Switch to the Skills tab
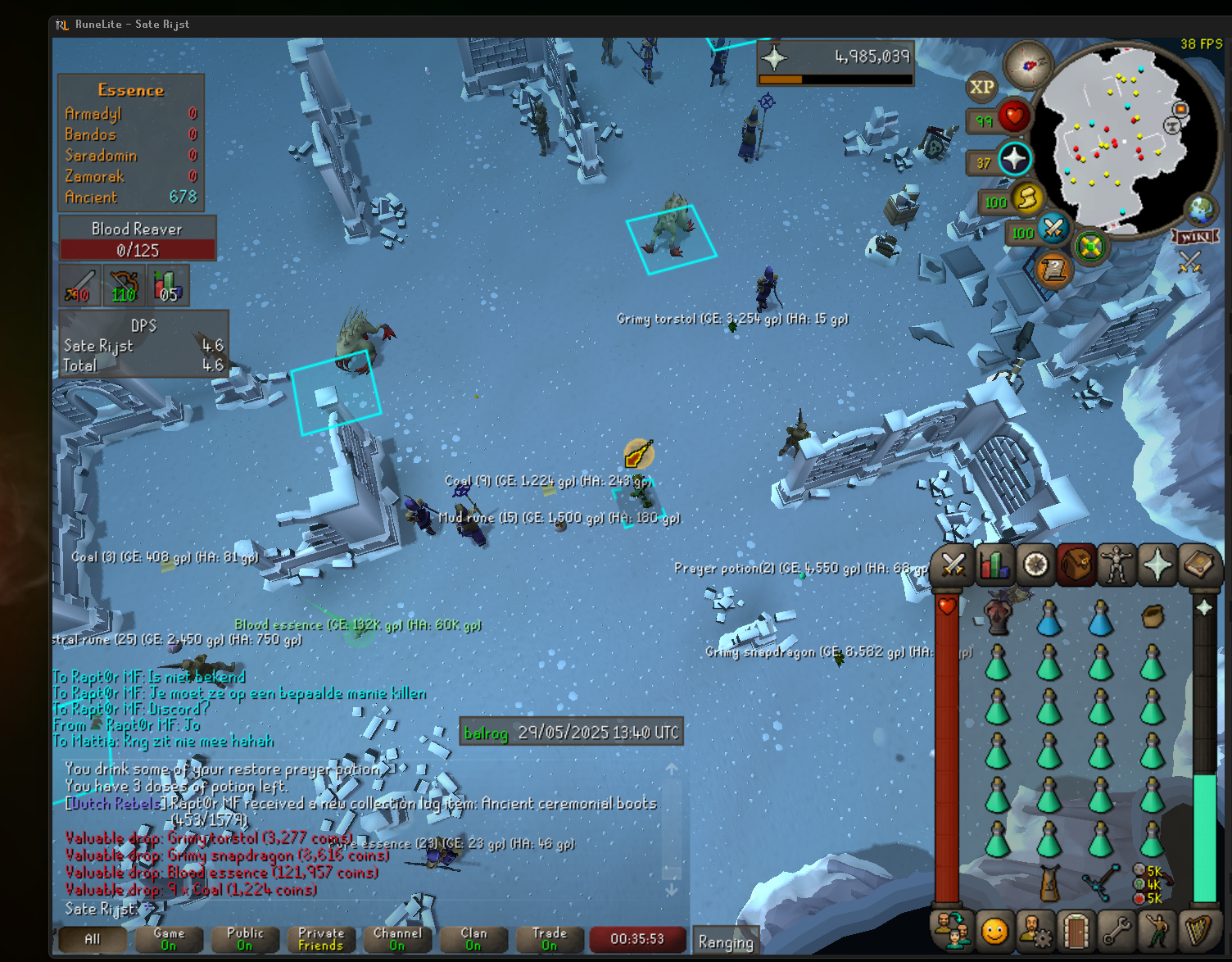The height and width of the screenshot is (962, 1232). tap(994, 565)
